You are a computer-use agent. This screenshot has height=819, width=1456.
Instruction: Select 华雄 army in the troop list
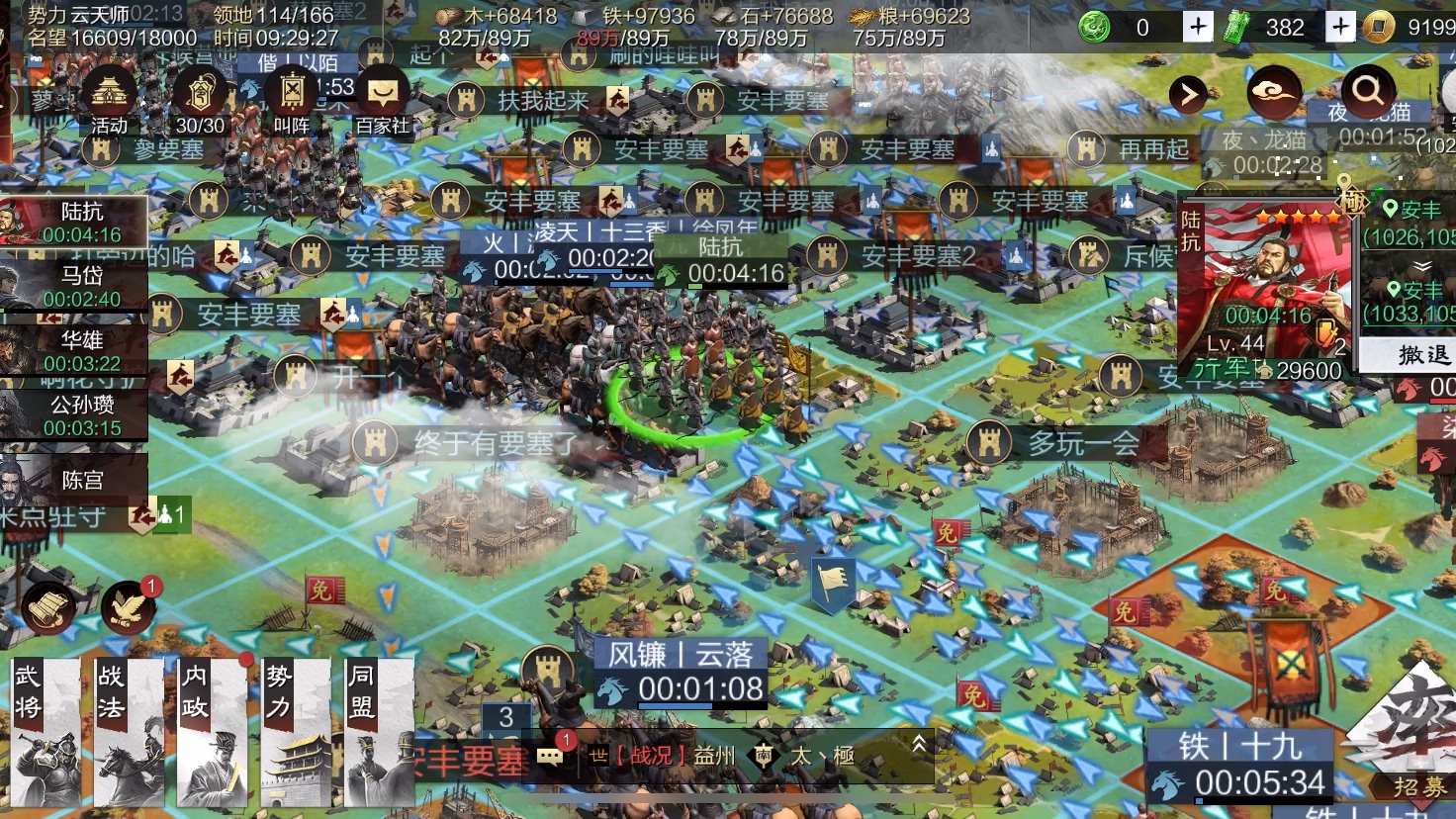click(74, 351)
